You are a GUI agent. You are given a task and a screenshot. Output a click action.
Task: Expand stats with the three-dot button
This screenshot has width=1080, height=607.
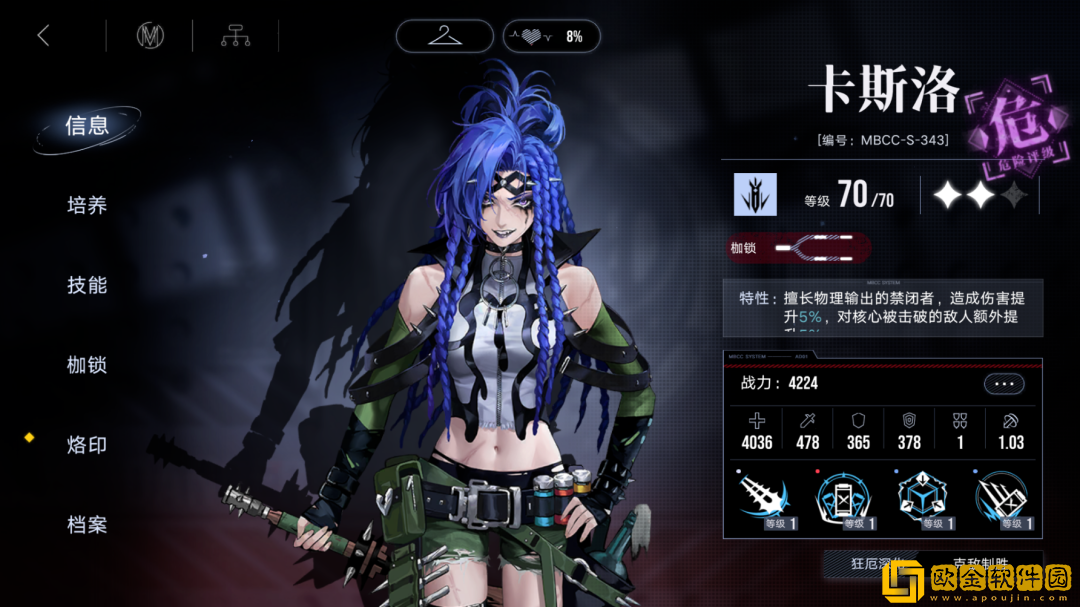tap(1004, 384)
